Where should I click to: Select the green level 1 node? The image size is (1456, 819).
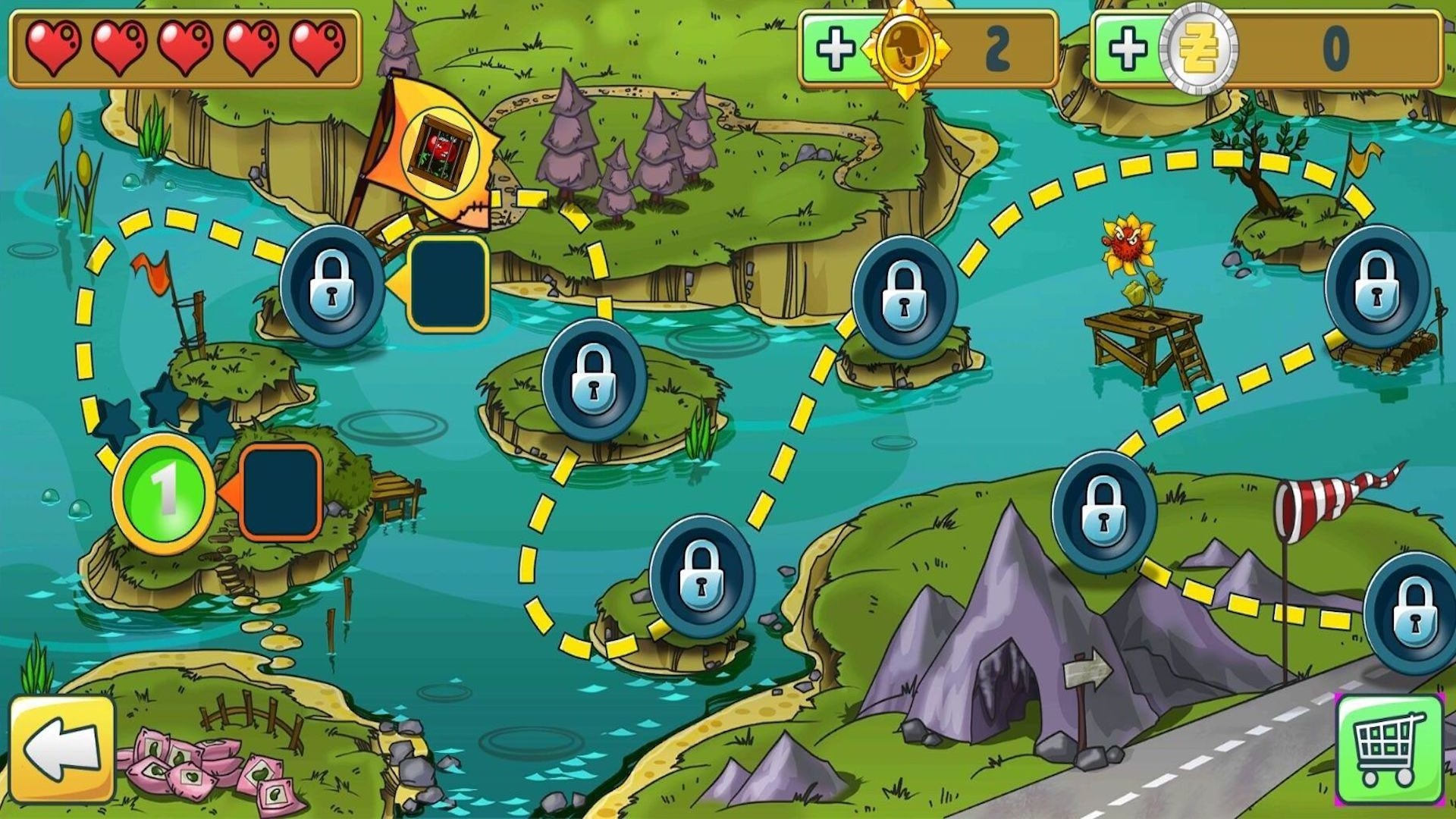(165, 492)
